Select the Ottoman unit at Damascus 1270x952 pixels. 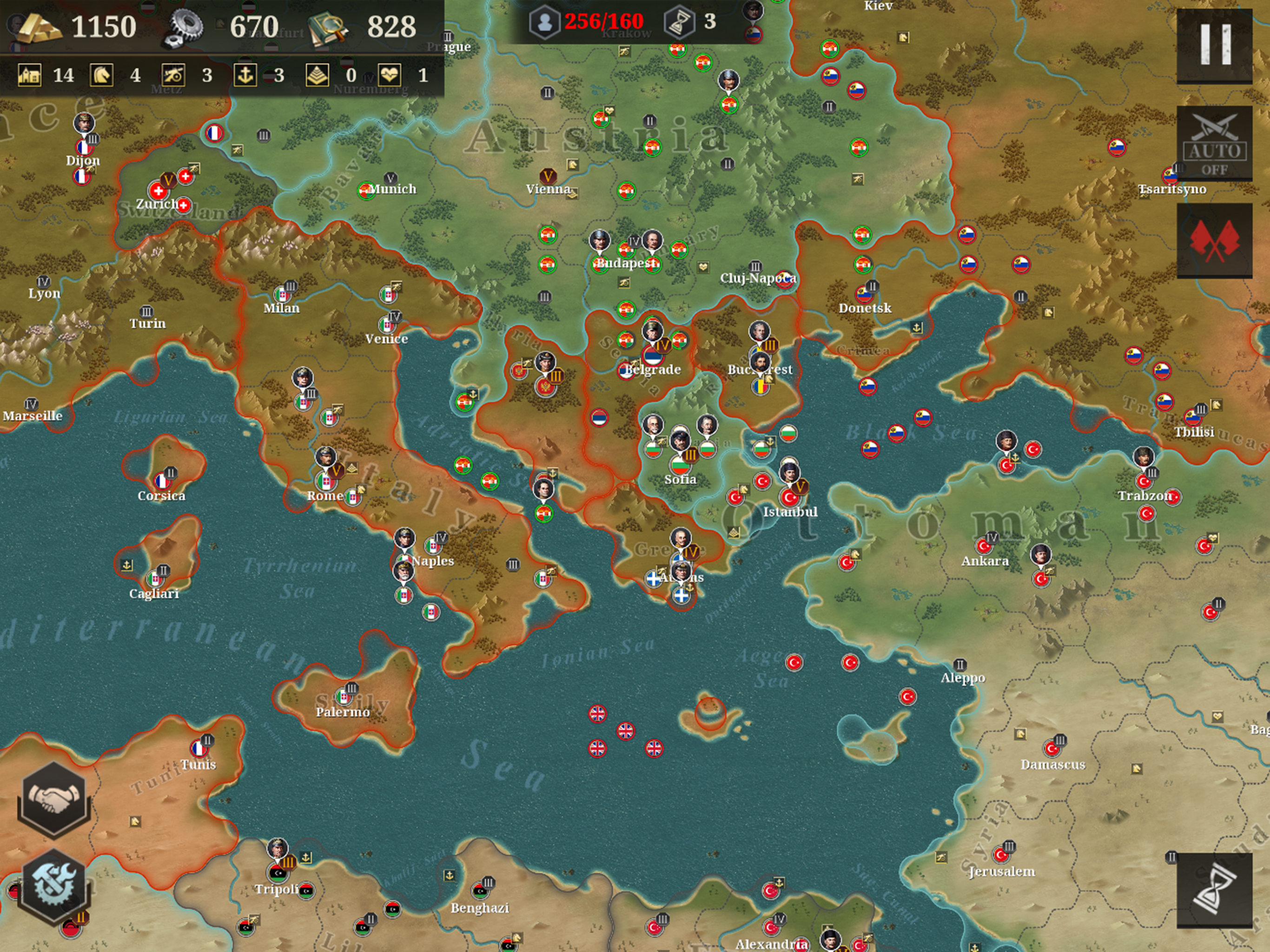pyautogui.click(x=1052, y=748)
